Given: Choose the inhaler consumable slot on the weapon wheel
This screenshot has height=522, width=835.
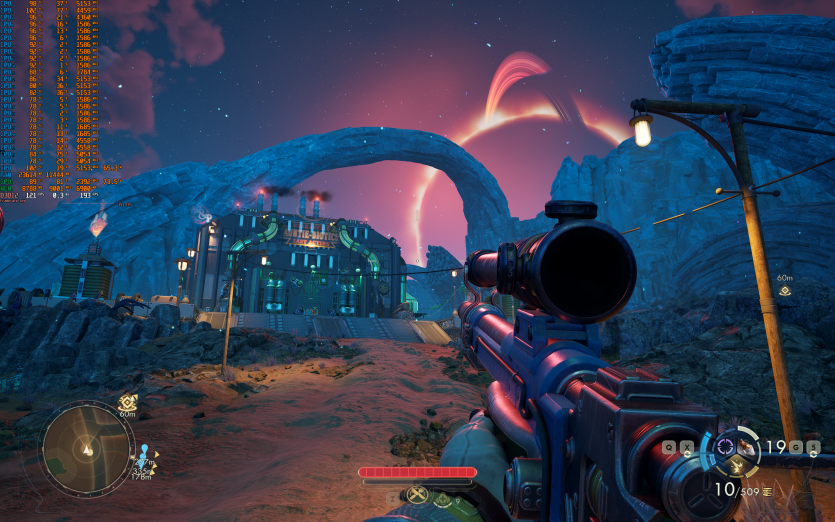Looking at the screenshot, I should tap(747, 446).
